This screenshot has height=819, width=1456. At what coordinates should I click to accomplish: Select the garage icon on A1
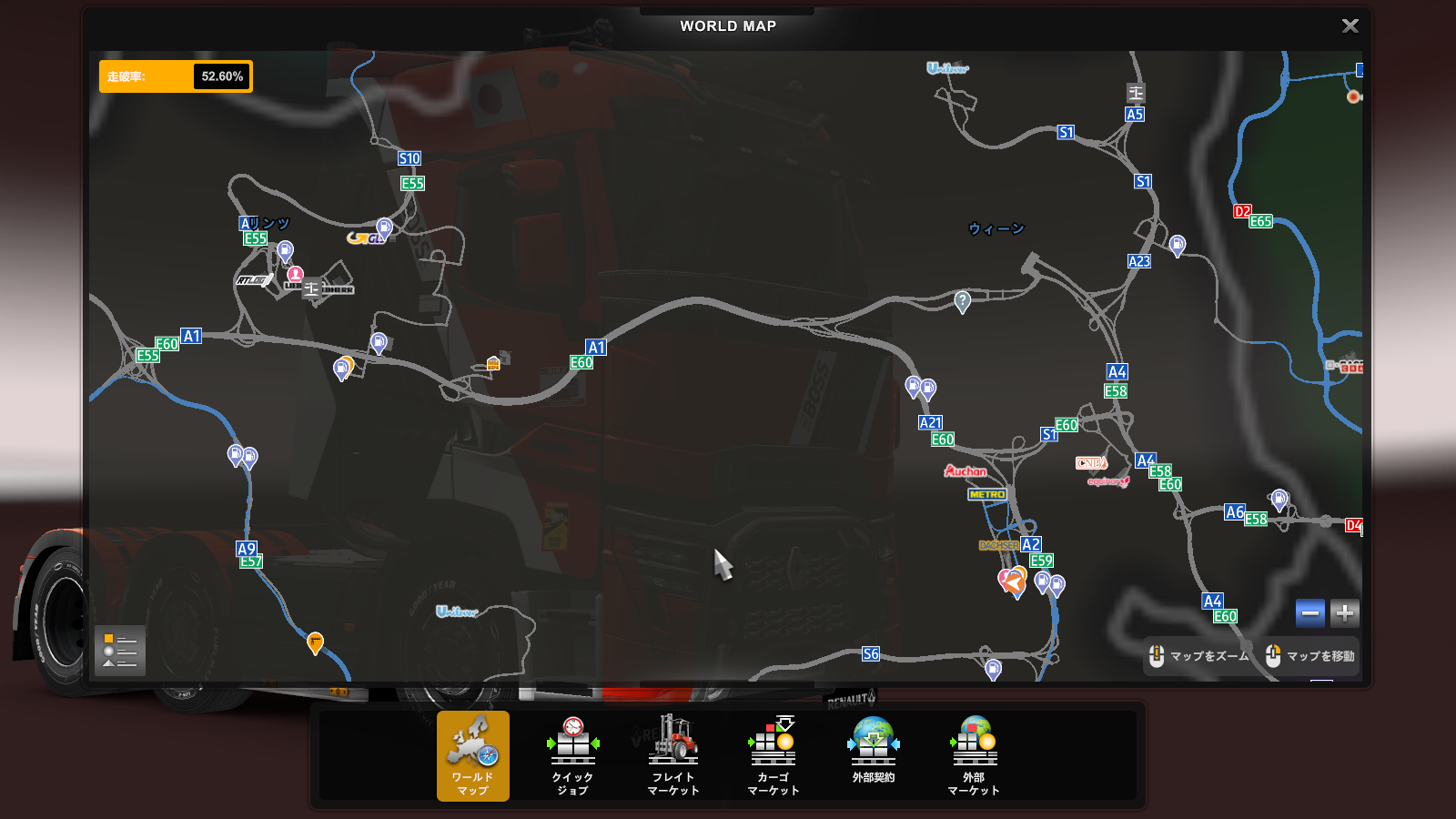494,362
